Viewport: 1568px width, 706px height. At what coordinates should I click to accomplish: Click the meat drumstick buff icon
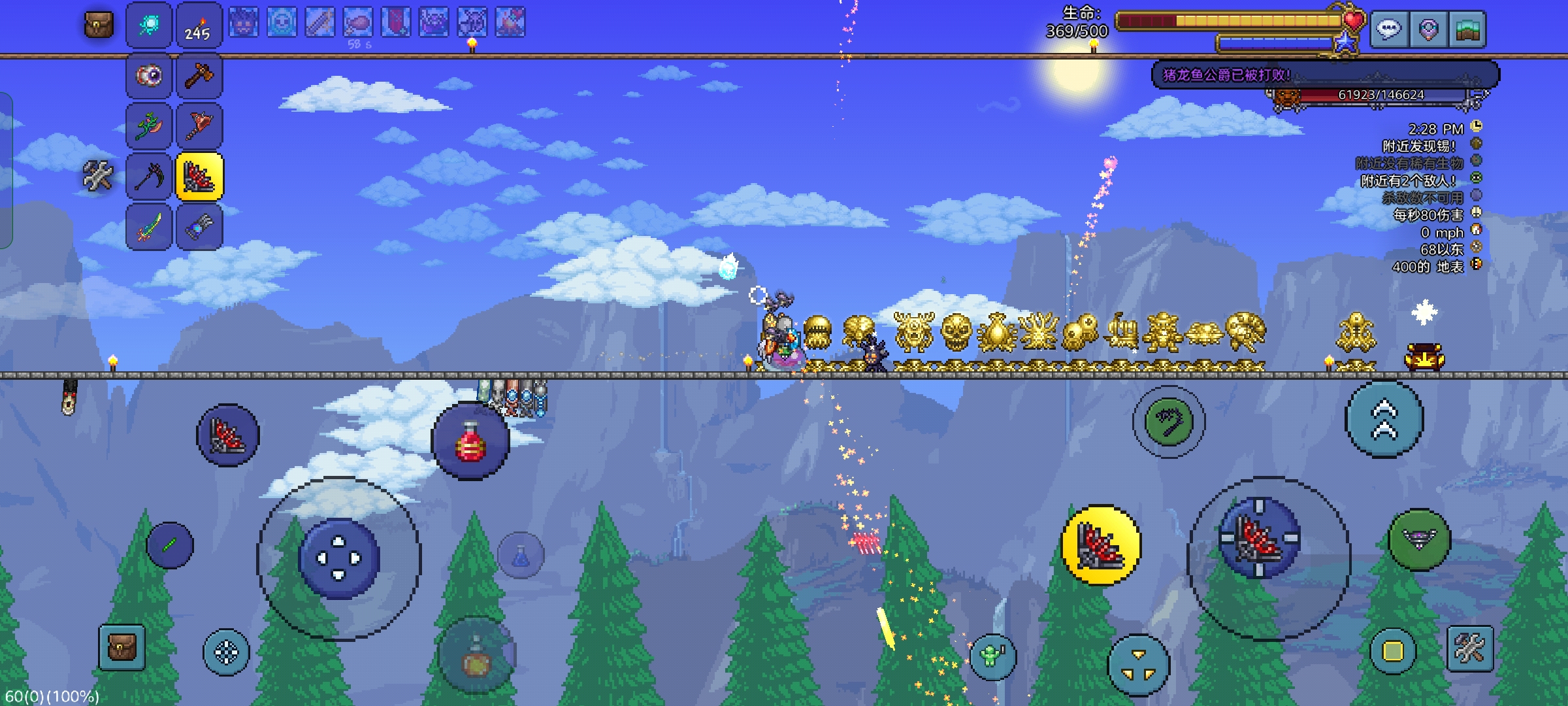click(358, 24)
